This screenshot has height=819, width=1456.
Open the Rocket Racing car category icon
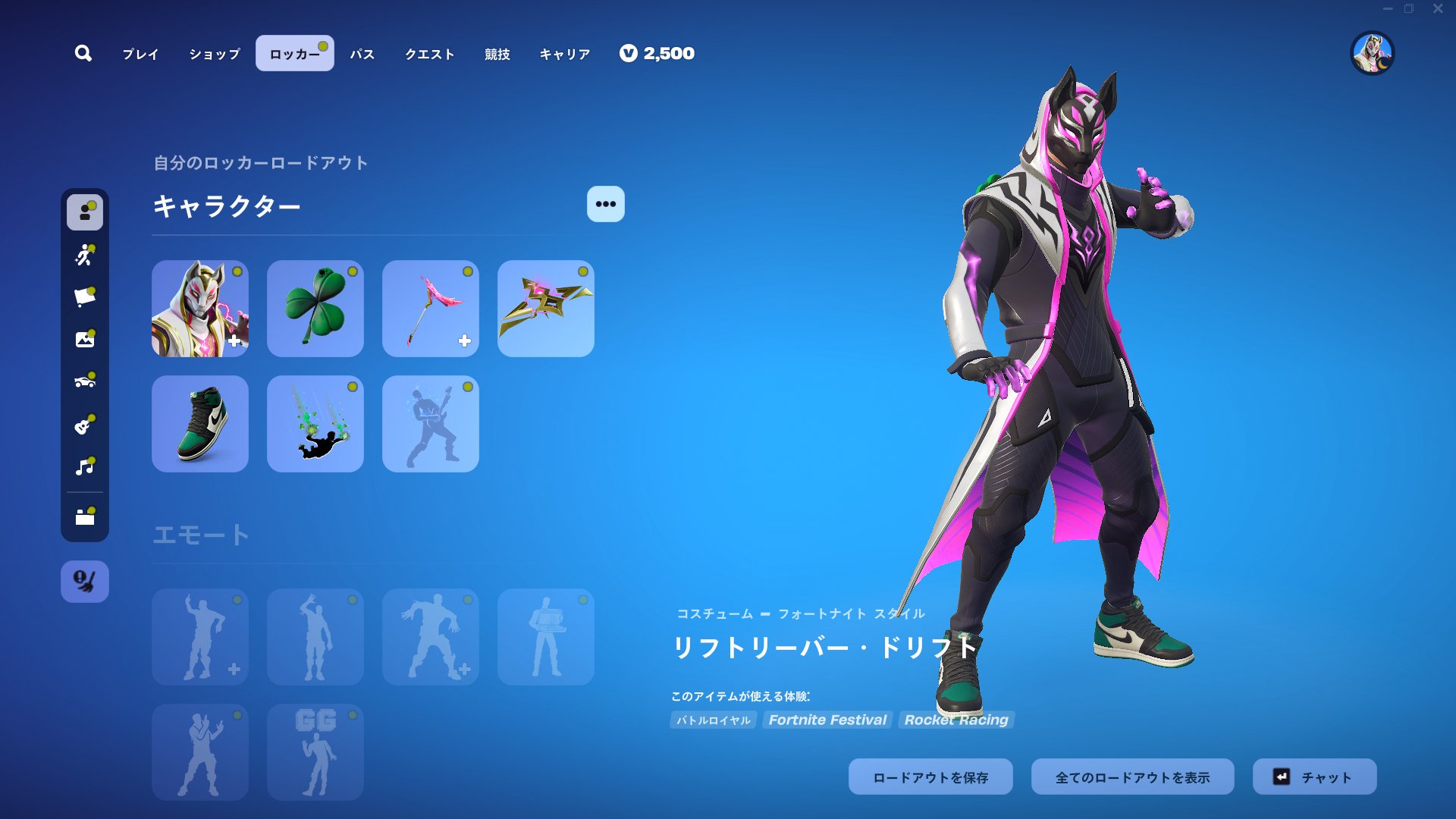click(85, 381)
